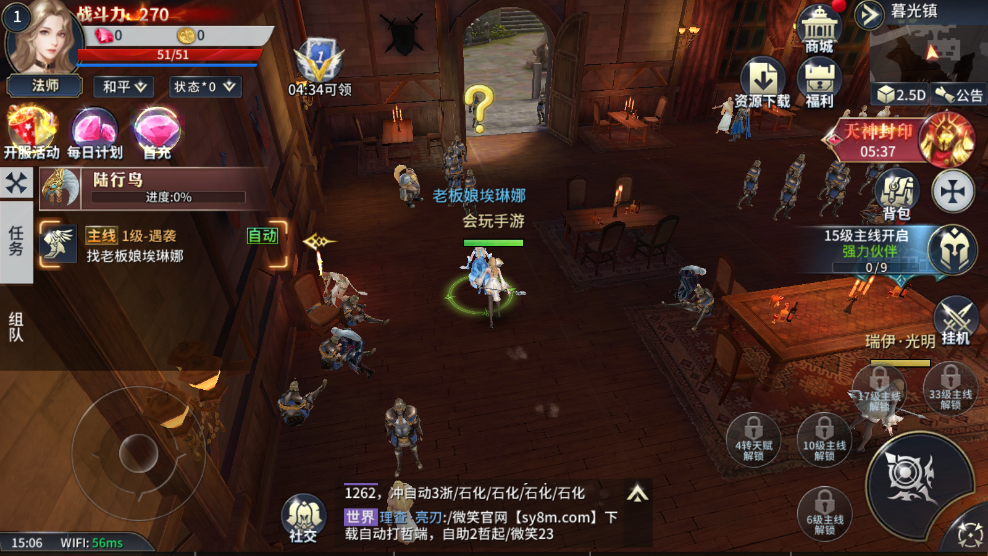This screenshot has width=988, height=556.
Task: Open the 公告 announcements
Action: point(959,94)
